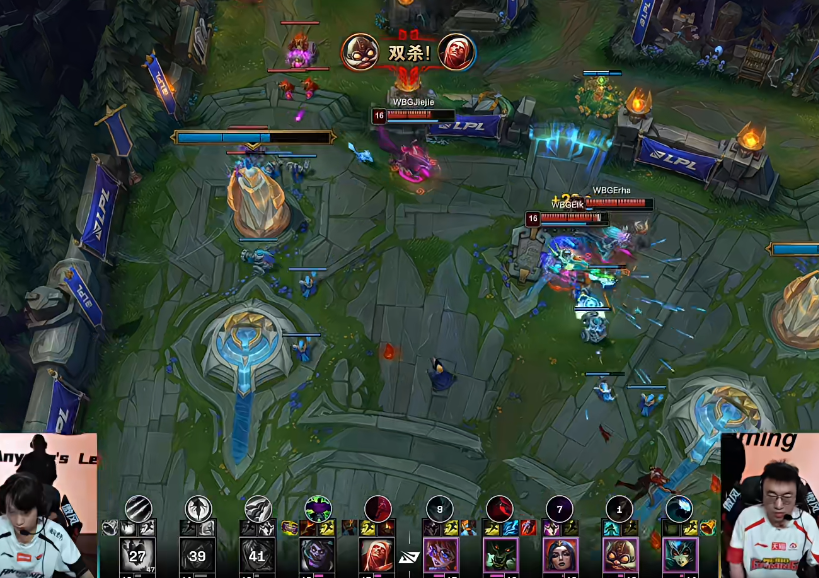Select the green and purple ultimate ability icon
This screenshot has width=819, height=578.
(318, 508)
